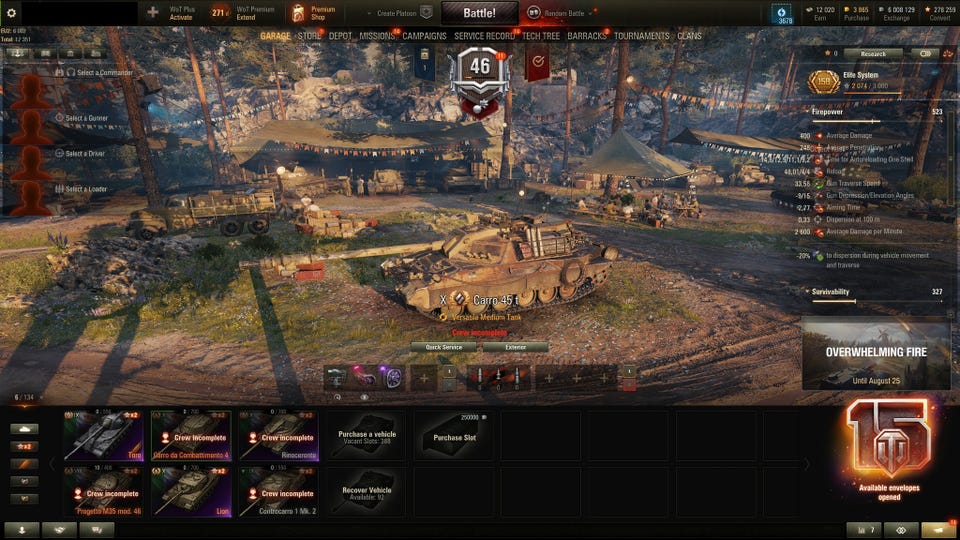Click the Quick Service button
The height and width of the screenshot is (540, 960).
(444, 347)
